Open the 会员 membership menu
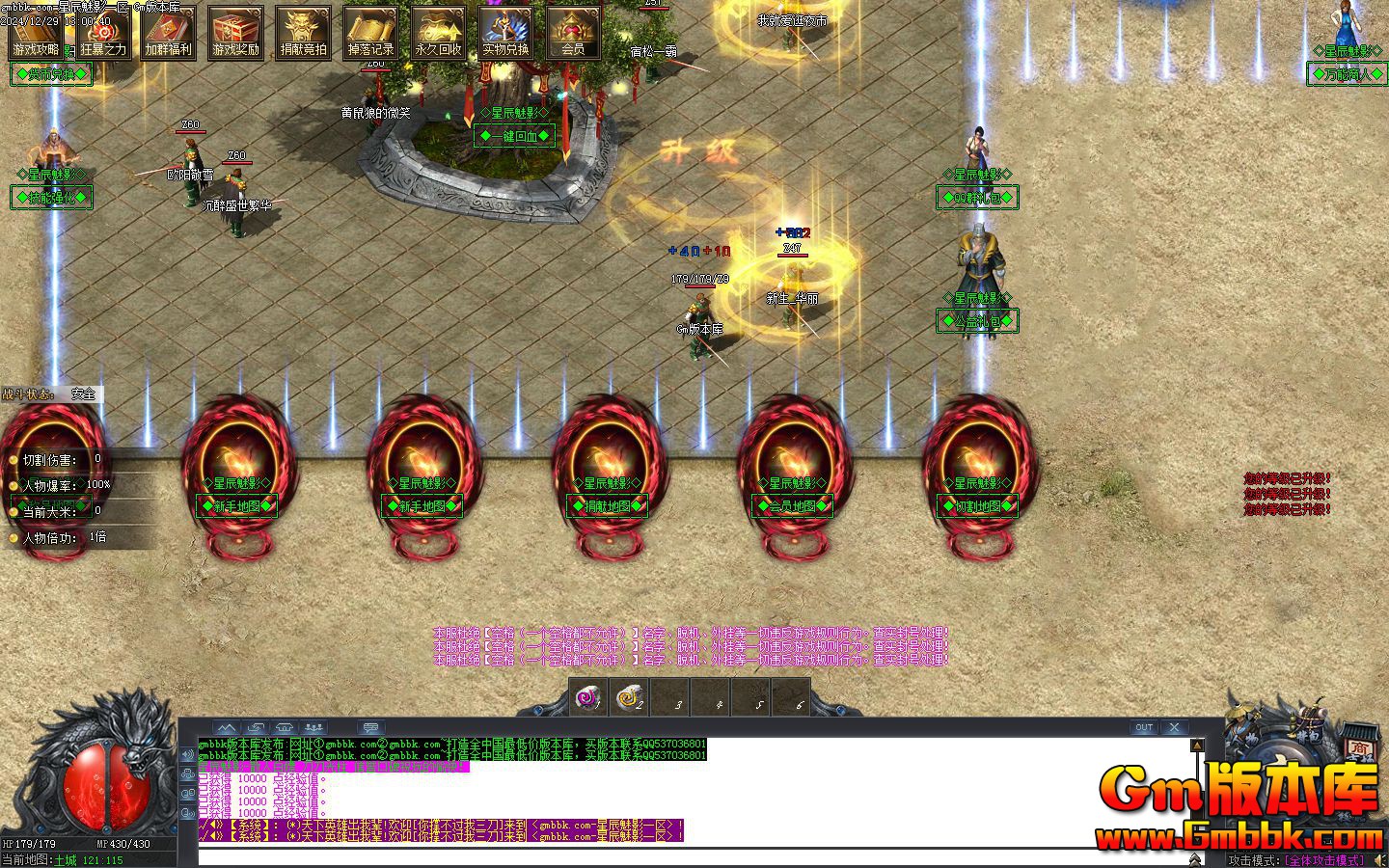This screenshot has width=1389, height=868. (x=573, y=33)
